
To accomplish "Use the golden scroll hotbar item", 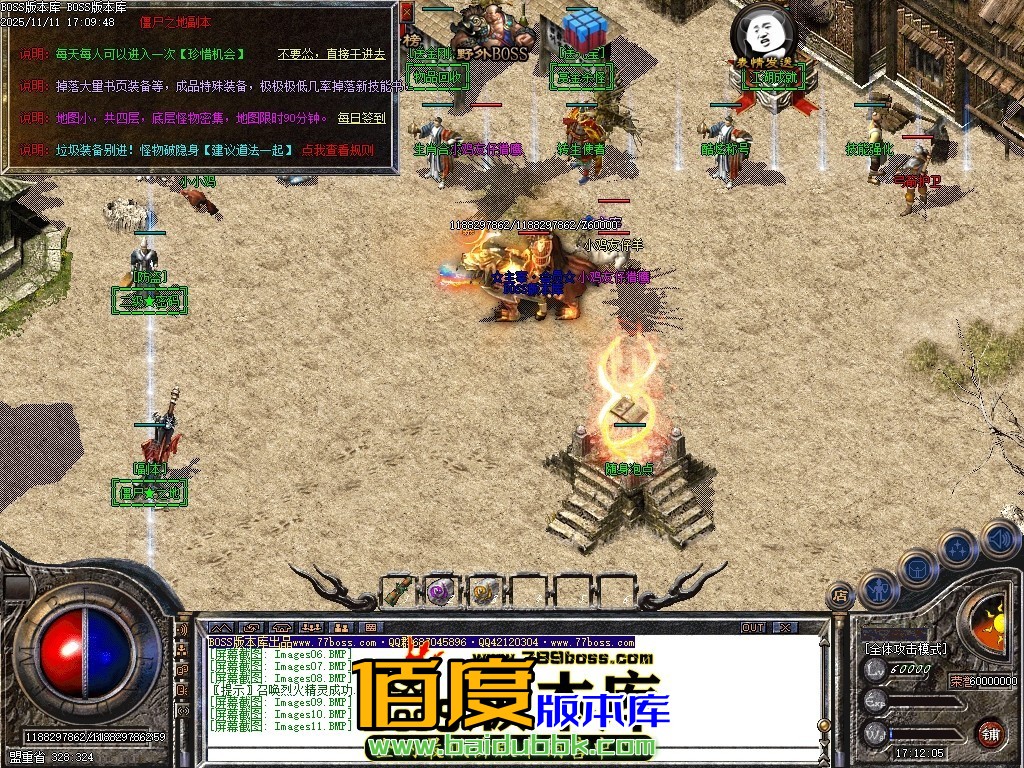I will pyautogui.click(x=485, y=591).
